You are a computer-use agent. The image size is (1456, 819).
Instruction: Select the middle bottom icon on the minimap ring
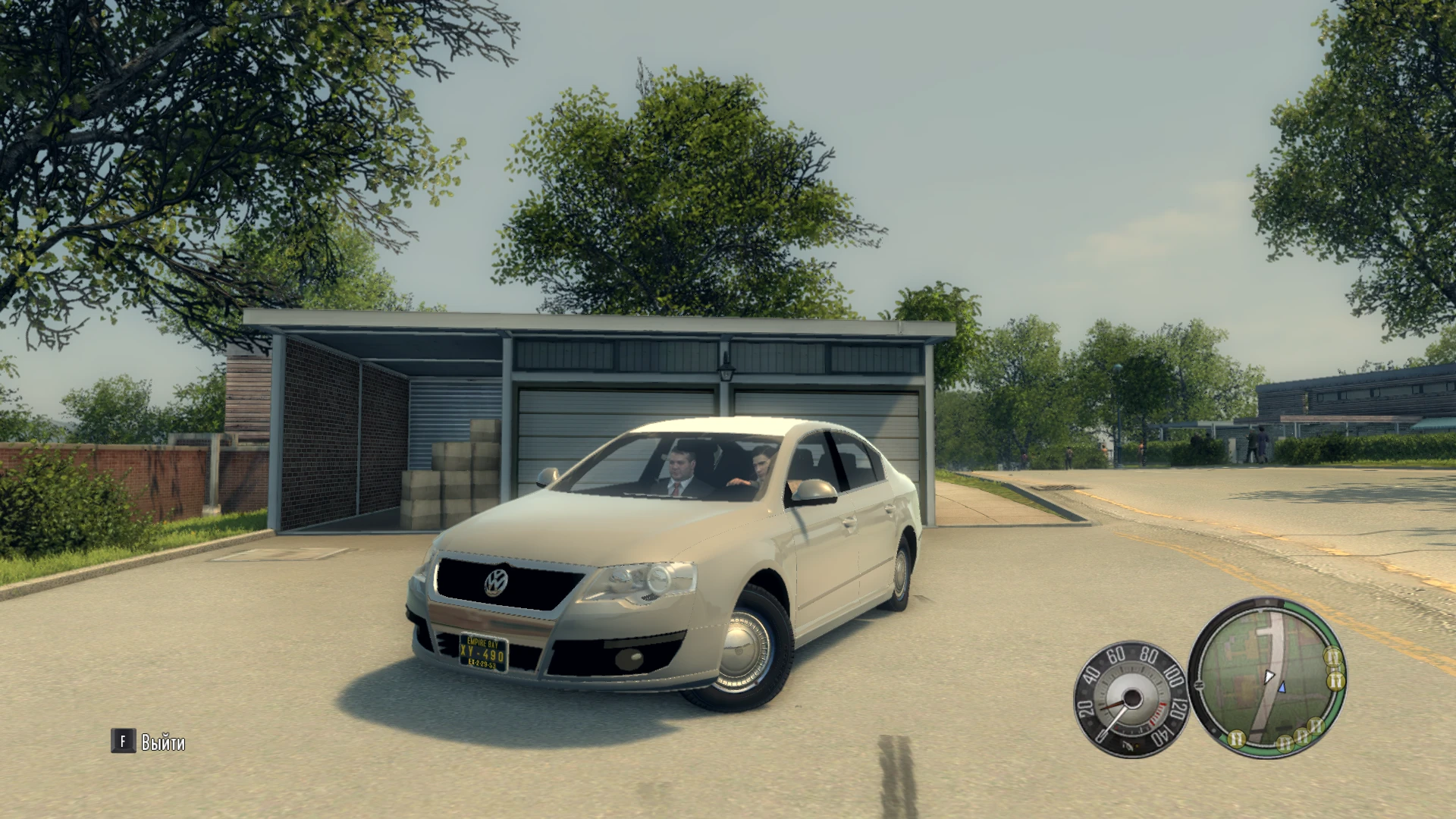pyautogui.click(x=1285, y=745)
